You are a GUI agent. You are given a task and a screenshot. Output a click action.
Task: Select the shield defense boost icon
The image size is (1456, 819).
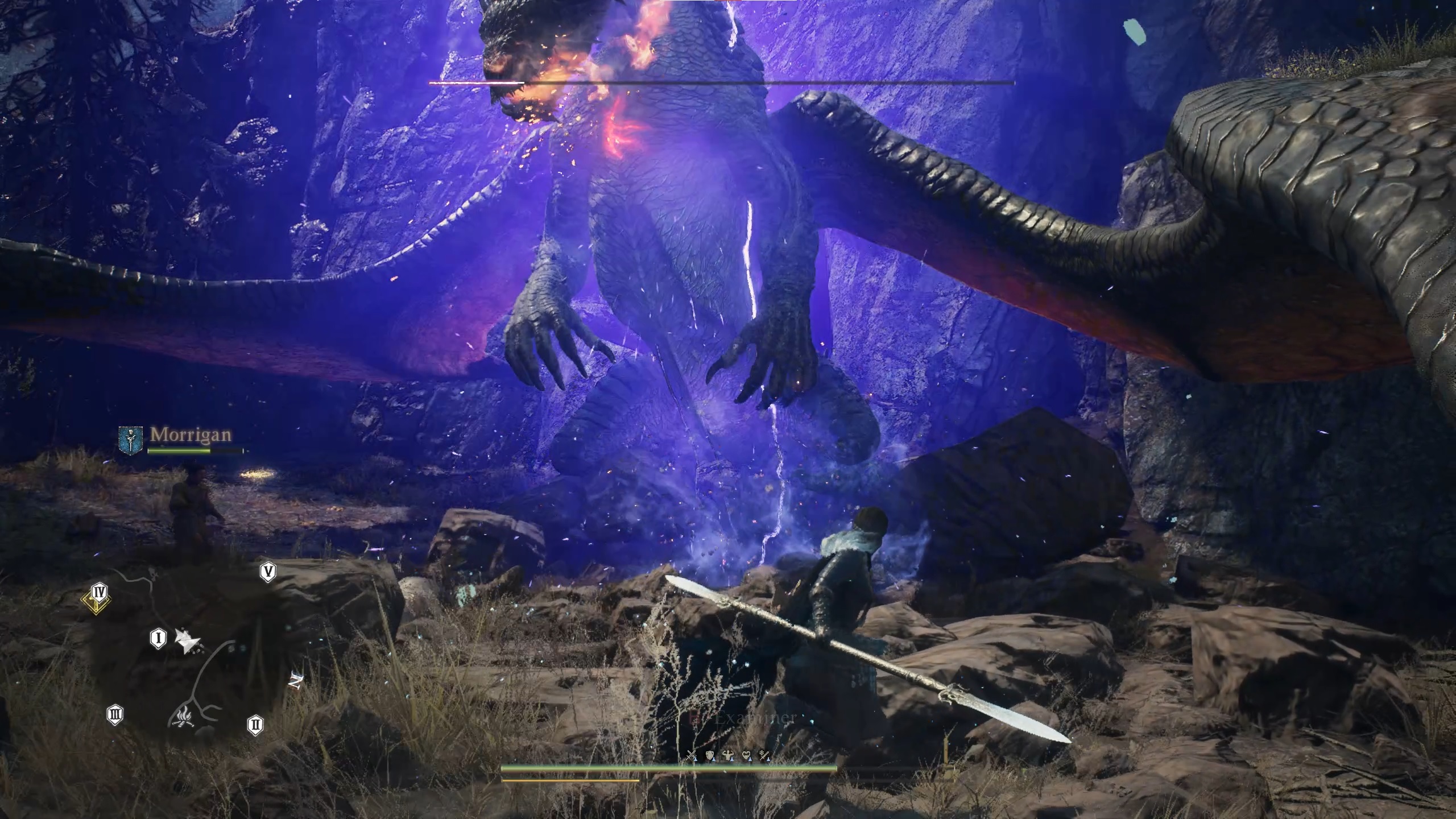[x=710, y=756]
